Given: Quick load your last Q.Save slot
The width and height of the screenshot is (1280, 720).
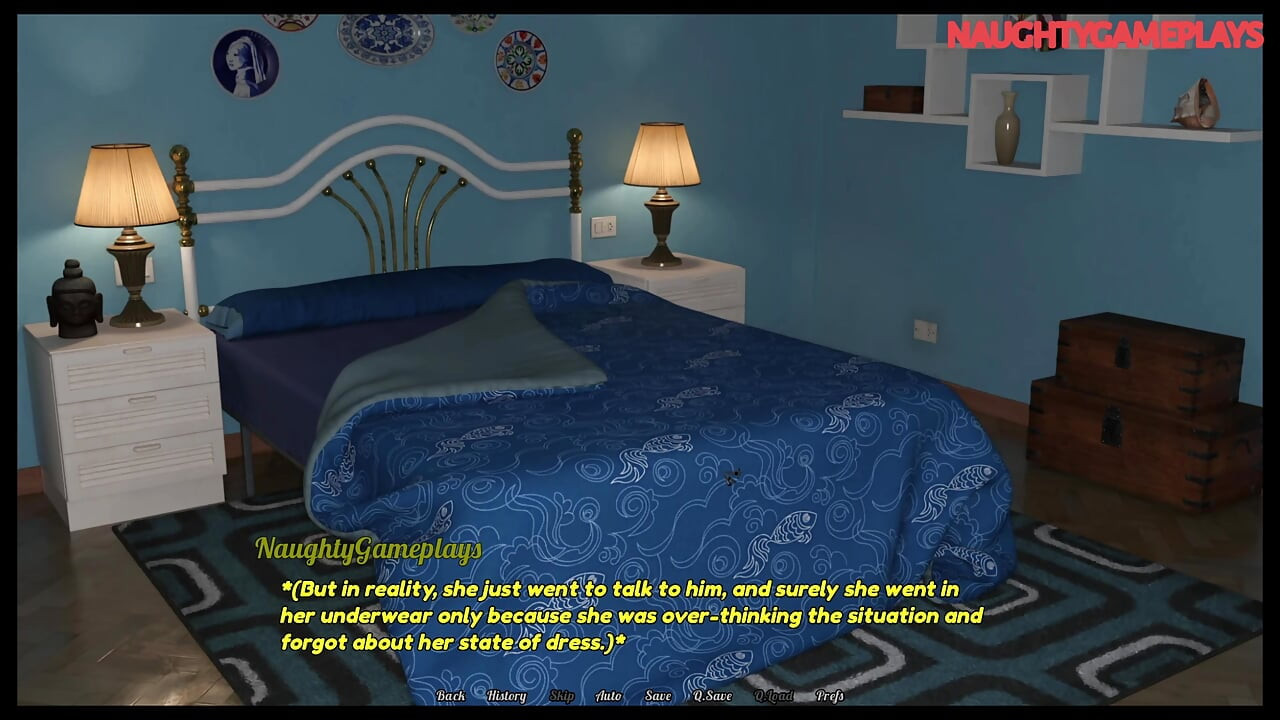Looking at the screenshot, I should pos(776,696).
